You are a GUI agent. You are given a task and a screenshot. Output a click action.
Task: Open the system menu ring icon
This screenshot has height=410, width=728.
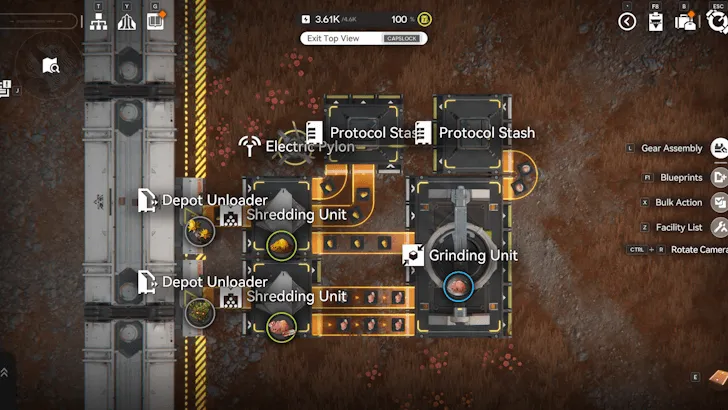click(x=717, y=21)
